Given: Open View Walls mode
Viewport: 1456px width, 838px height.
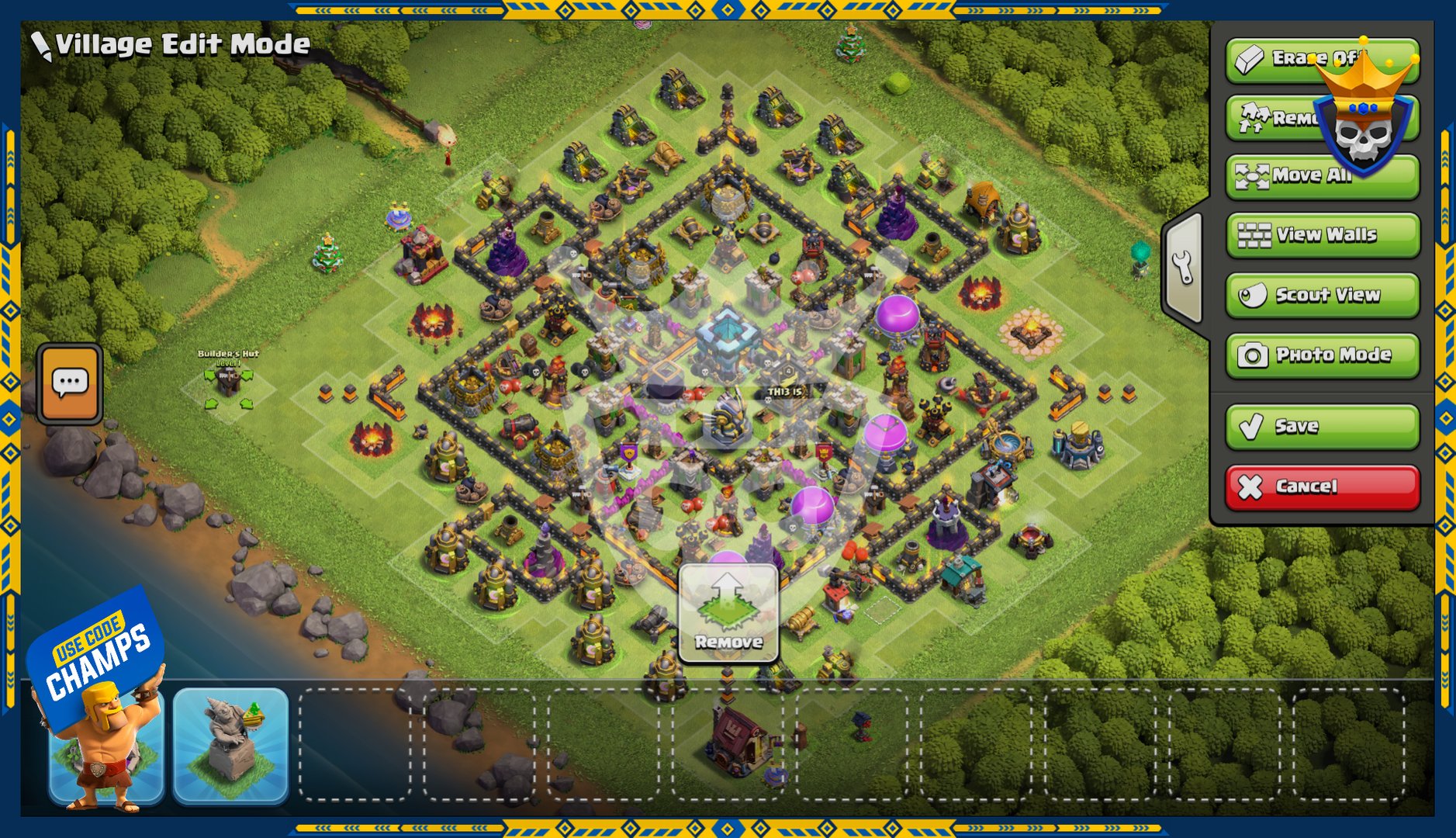Looking at the screenshot, I should [1322, 235].
